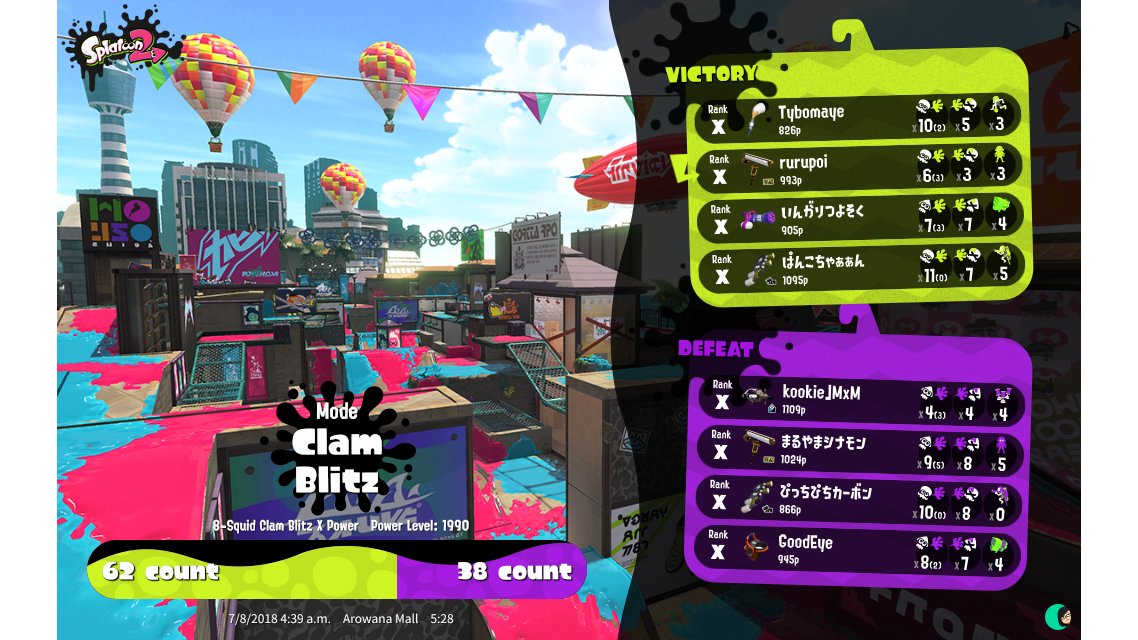This screenshot has width=1138, height=640.
Task: Click the Splatoon 2 logo
Action: pyautogui.click(x=118, y=50)
